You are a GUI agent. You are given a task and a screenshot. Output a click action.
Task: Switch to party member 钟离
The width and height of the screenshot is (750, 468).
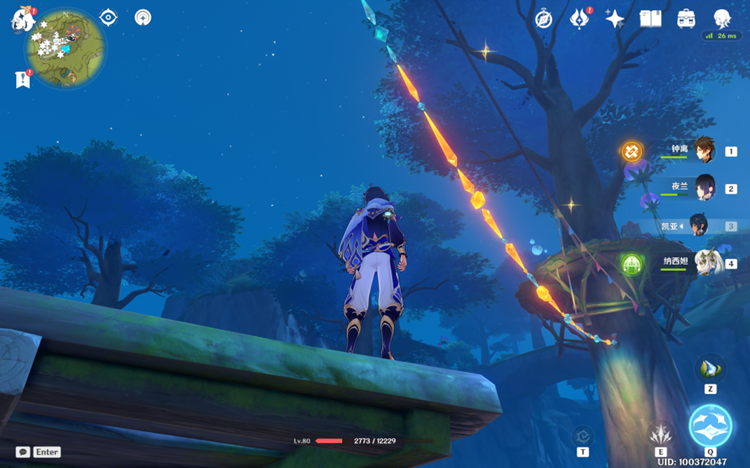pyautogui.click(x=704, y=150)
